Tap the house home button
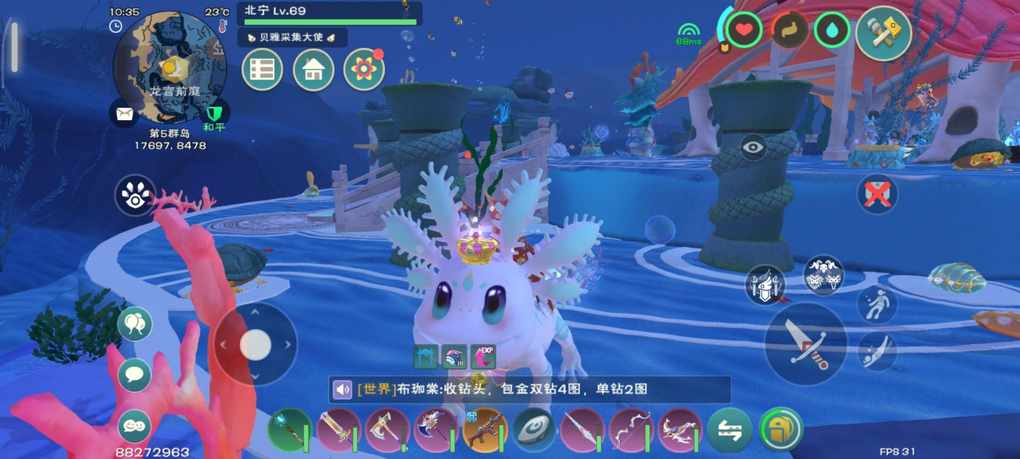Viewport: 1020px width, 459px height. coord(313,70)
